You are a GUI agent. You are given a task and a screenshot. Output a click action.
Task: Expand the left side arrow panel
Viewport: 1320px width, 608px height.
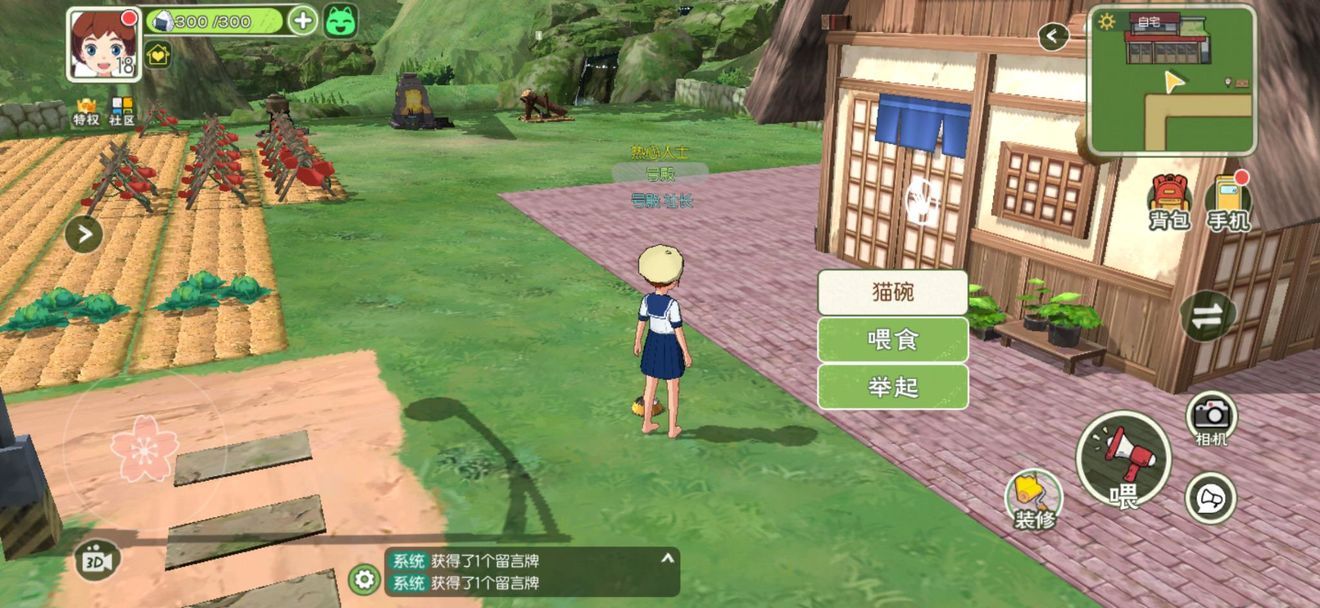(x=84, y=235)
